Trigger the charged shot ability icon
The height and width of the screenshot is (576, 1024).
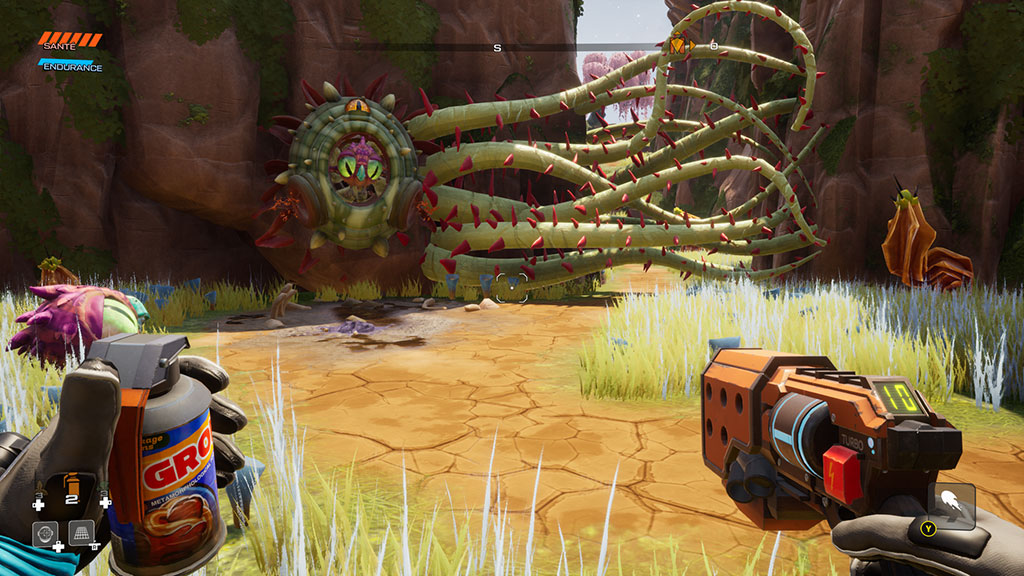951,505
